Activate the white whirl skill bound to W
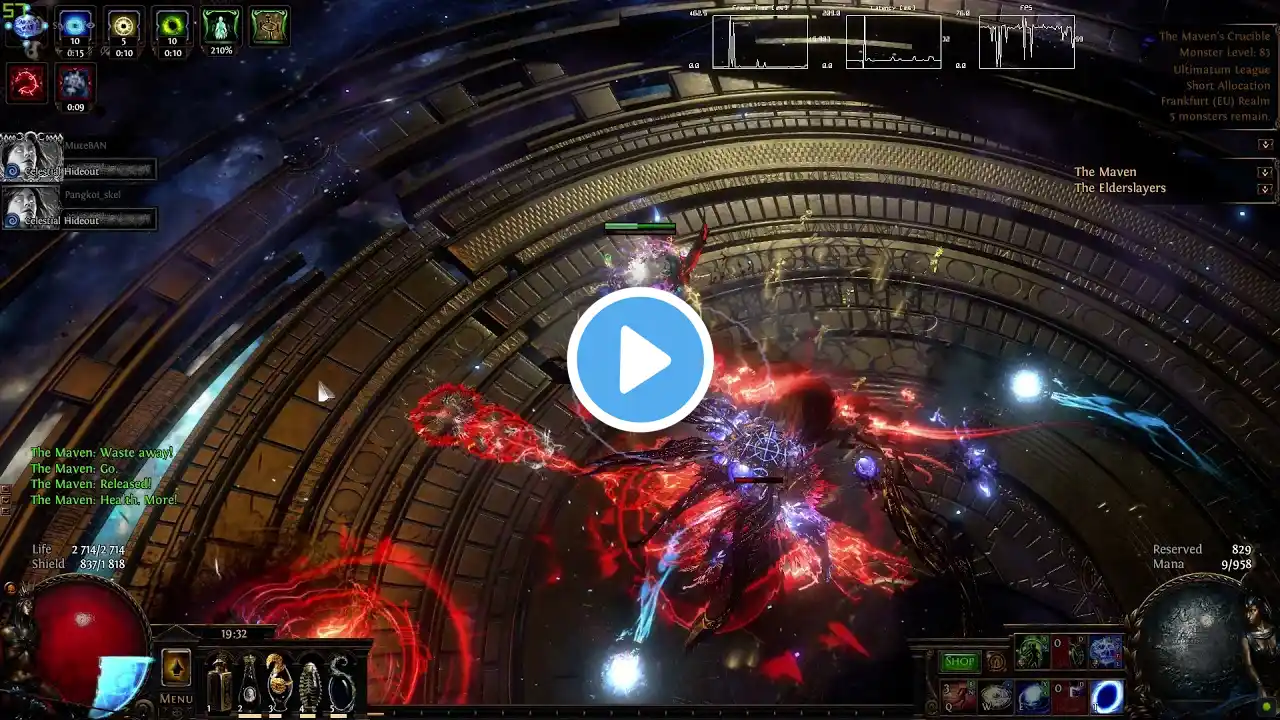The image size is (1280, 720). pos(996,696)
